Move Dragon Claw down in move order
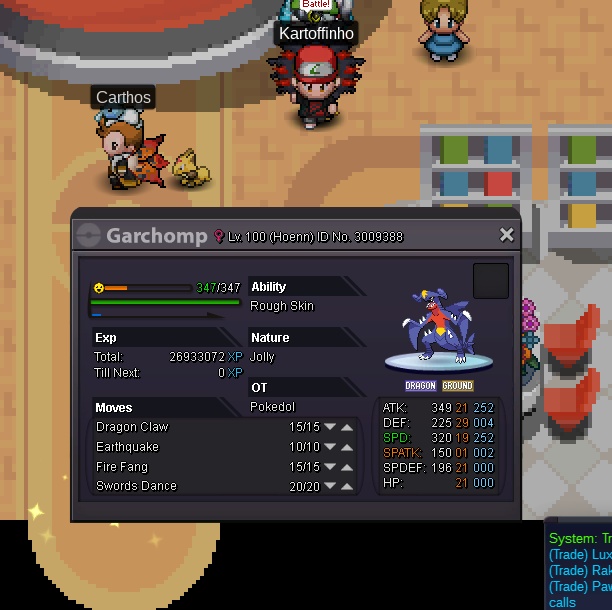The image size is (612, 610). point(329,428)
